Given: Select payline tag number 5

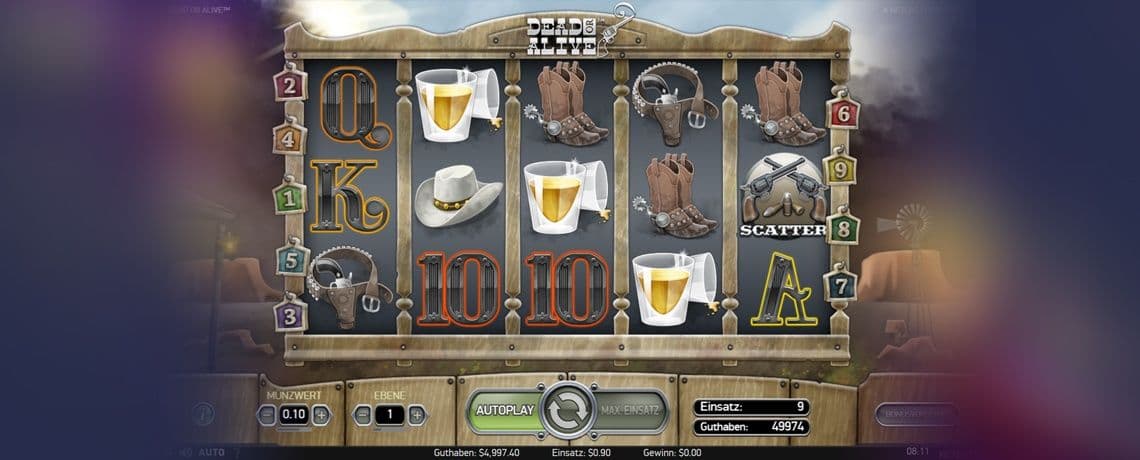Looking at the screenshot, I should 290,260.
